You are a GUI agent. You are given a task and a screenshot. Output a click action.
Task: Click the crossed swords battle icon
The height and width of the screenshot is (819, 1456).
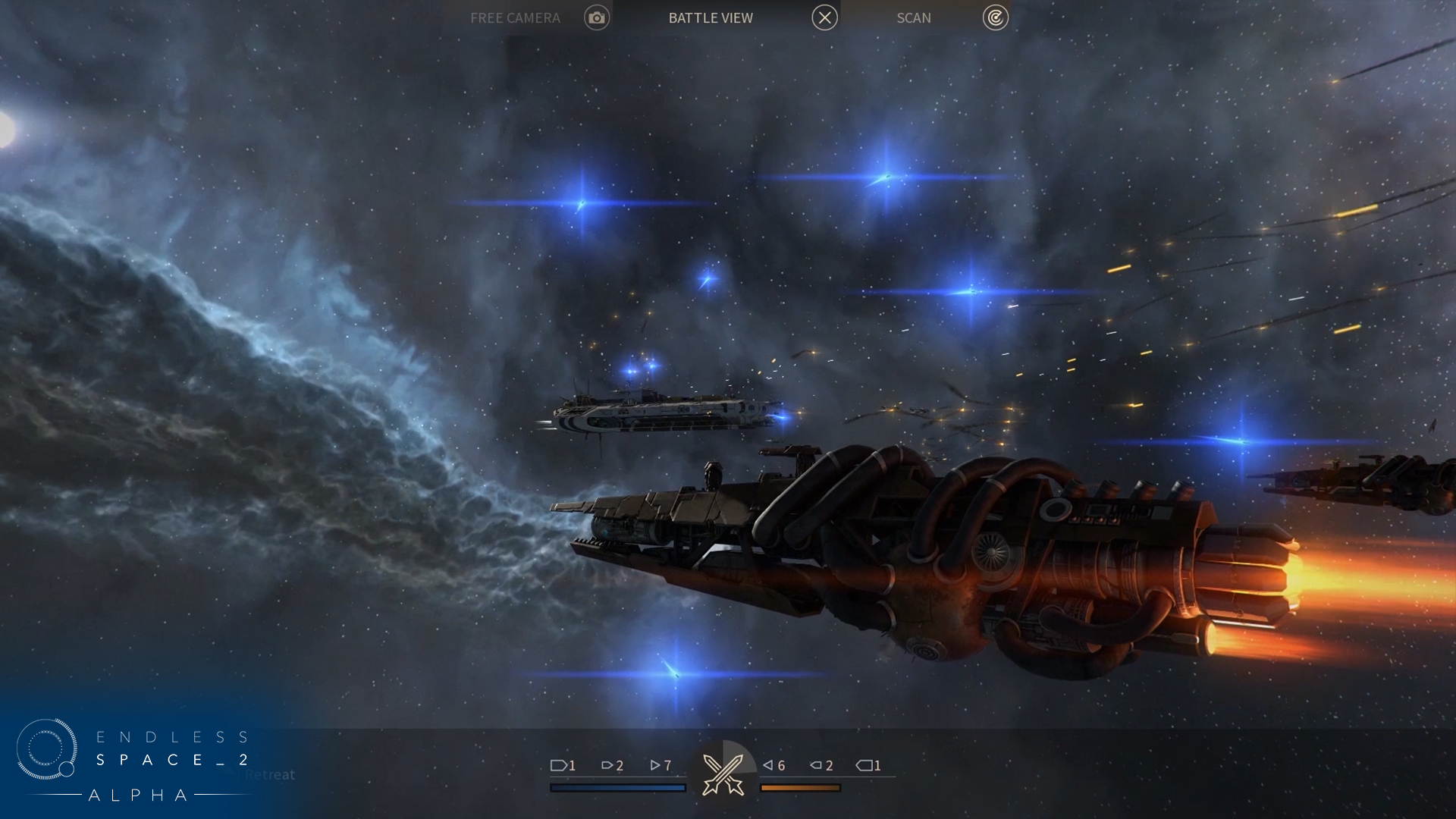click(723, 773)
